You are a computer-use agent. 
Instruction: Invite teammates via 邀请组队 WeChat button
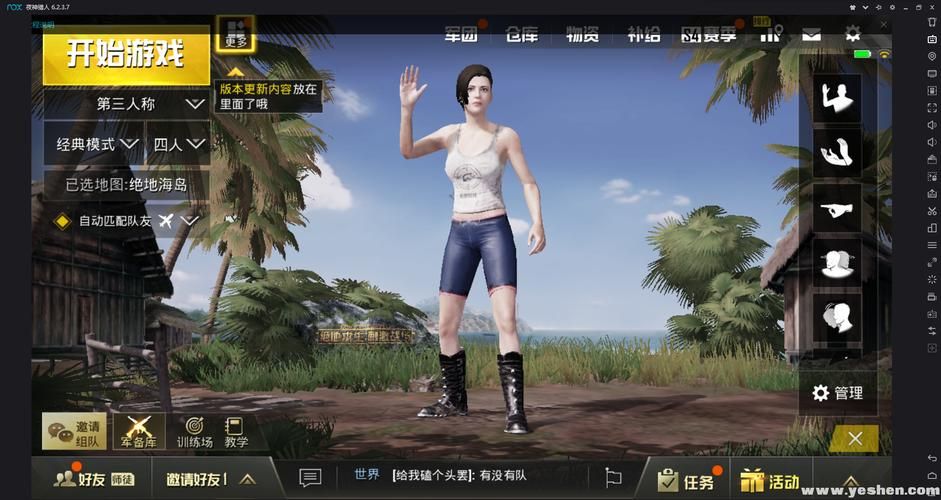pos(74,432)
